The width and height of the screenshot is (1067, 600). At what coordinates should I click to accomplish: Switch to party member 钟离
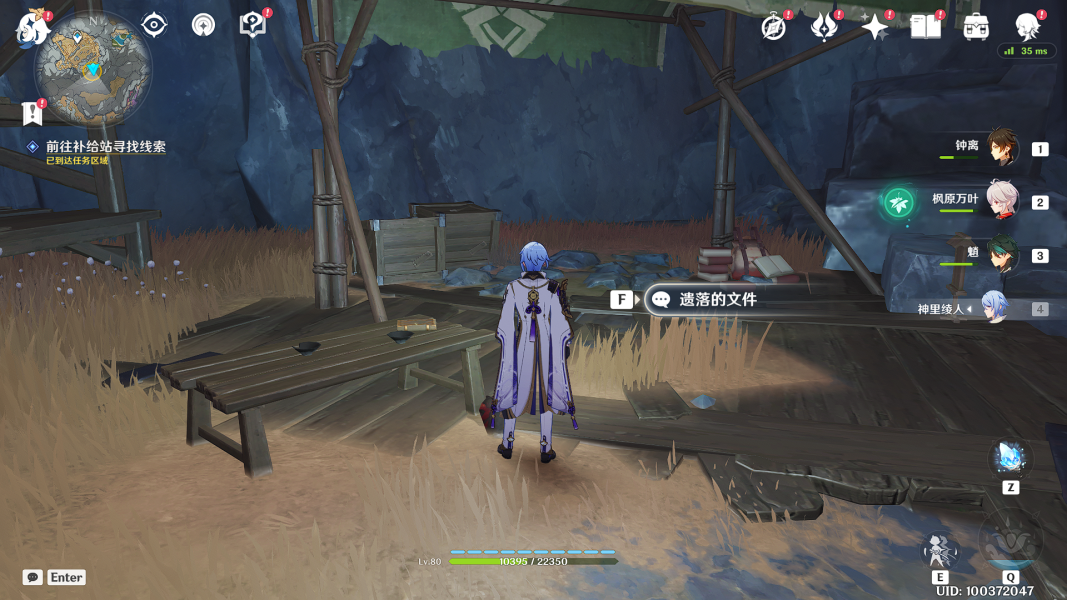point(1001,148)
